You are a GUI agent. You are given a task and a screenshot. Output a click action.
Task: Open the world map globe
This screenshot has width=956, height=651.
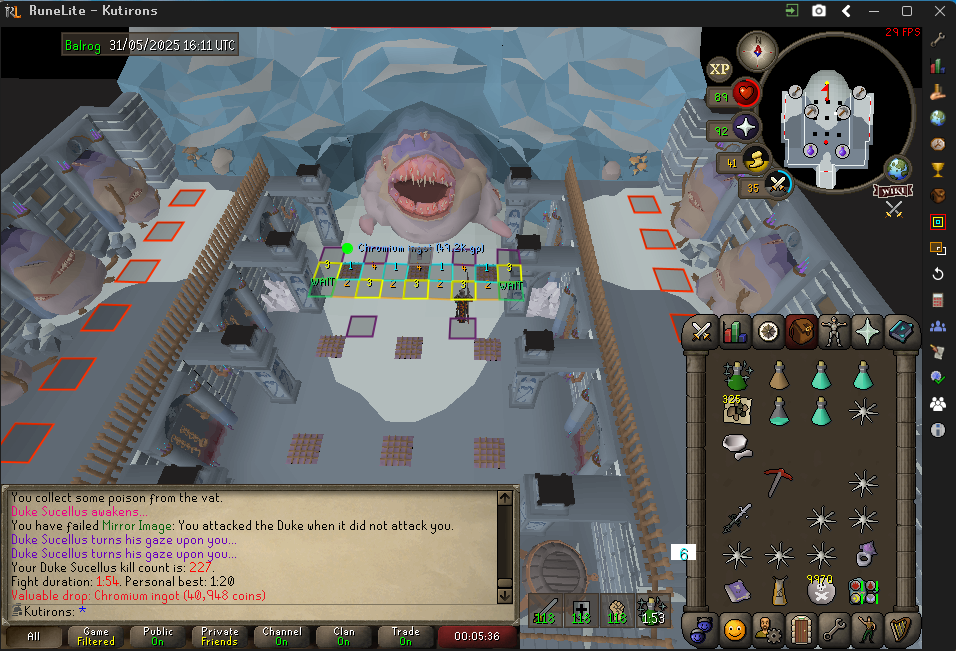coord(899,168)
